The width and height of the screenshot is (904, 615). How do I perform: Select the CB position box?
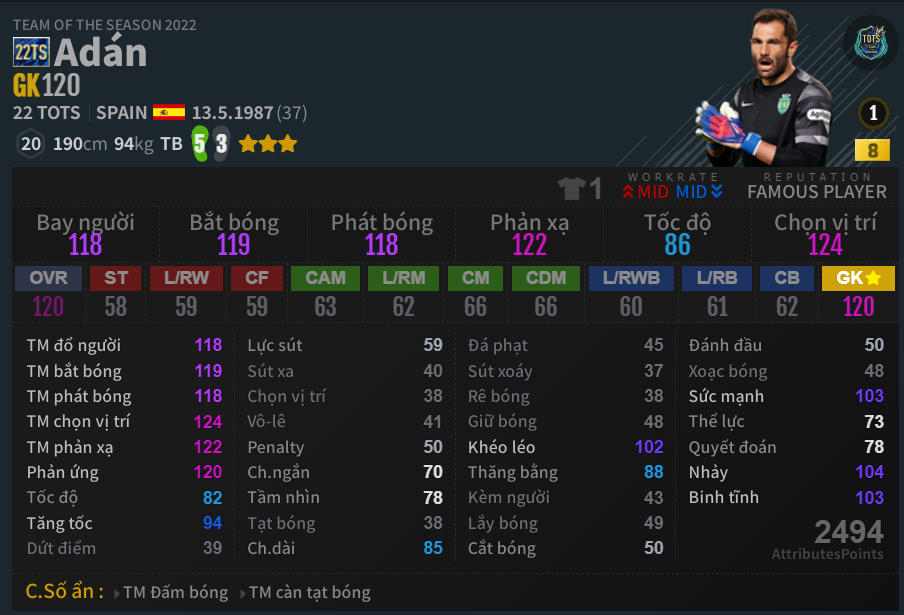pyautogui.click(x=787, y=292)
